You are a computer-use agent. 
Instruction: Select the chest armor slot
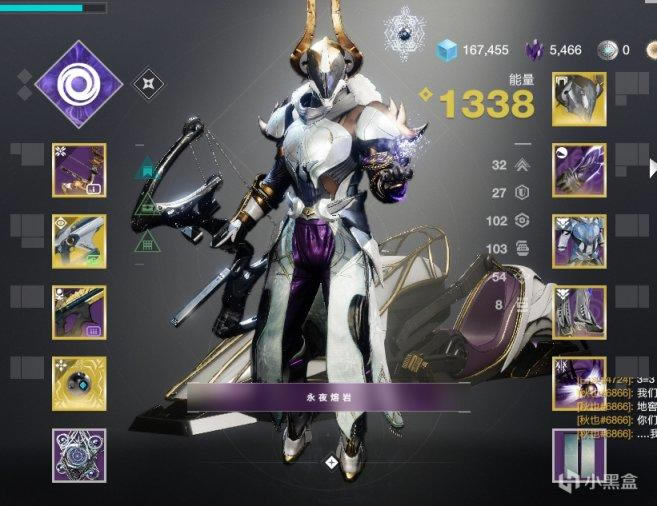579,241
